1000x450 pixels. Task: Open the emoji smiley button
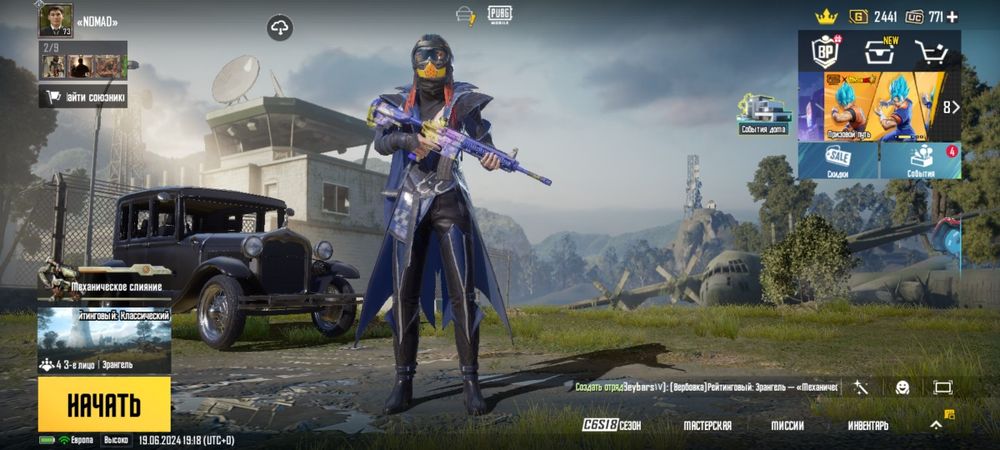(x=901, y=387)
